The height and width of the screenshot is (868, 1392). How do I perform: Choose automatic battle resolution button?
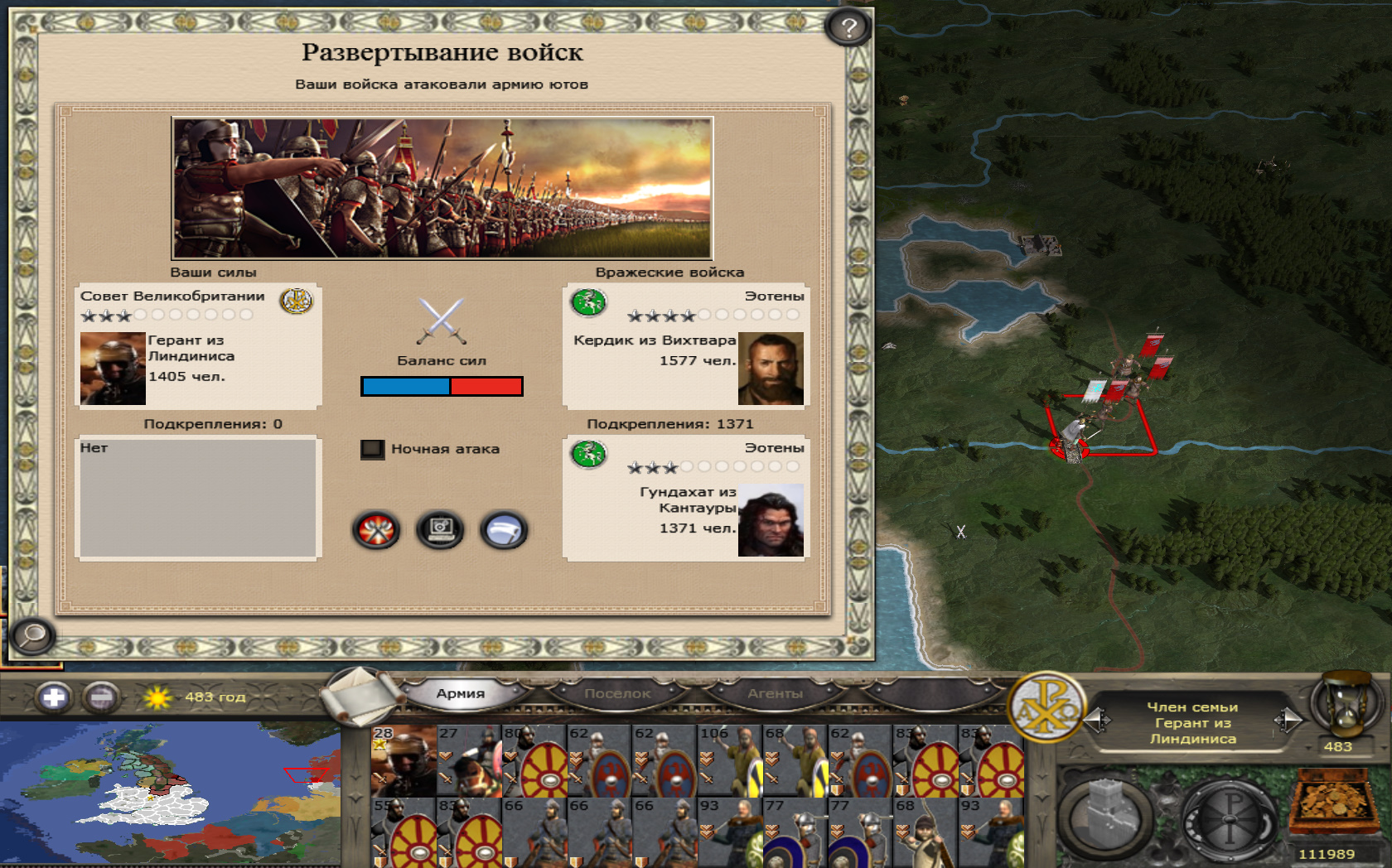pyautogui.click(x=440, y=530)
